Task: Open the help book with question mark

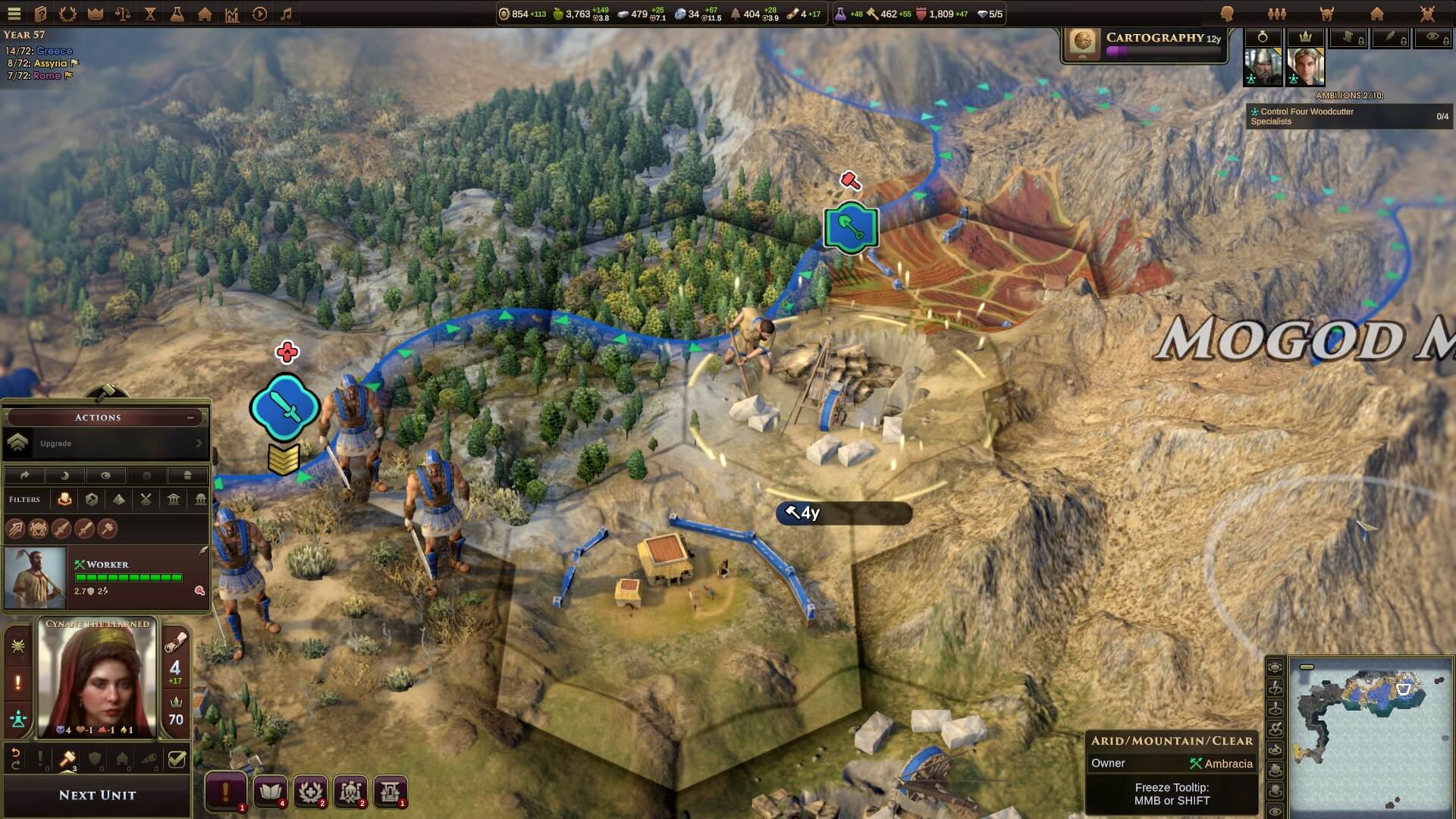Action: click(41, 14)
